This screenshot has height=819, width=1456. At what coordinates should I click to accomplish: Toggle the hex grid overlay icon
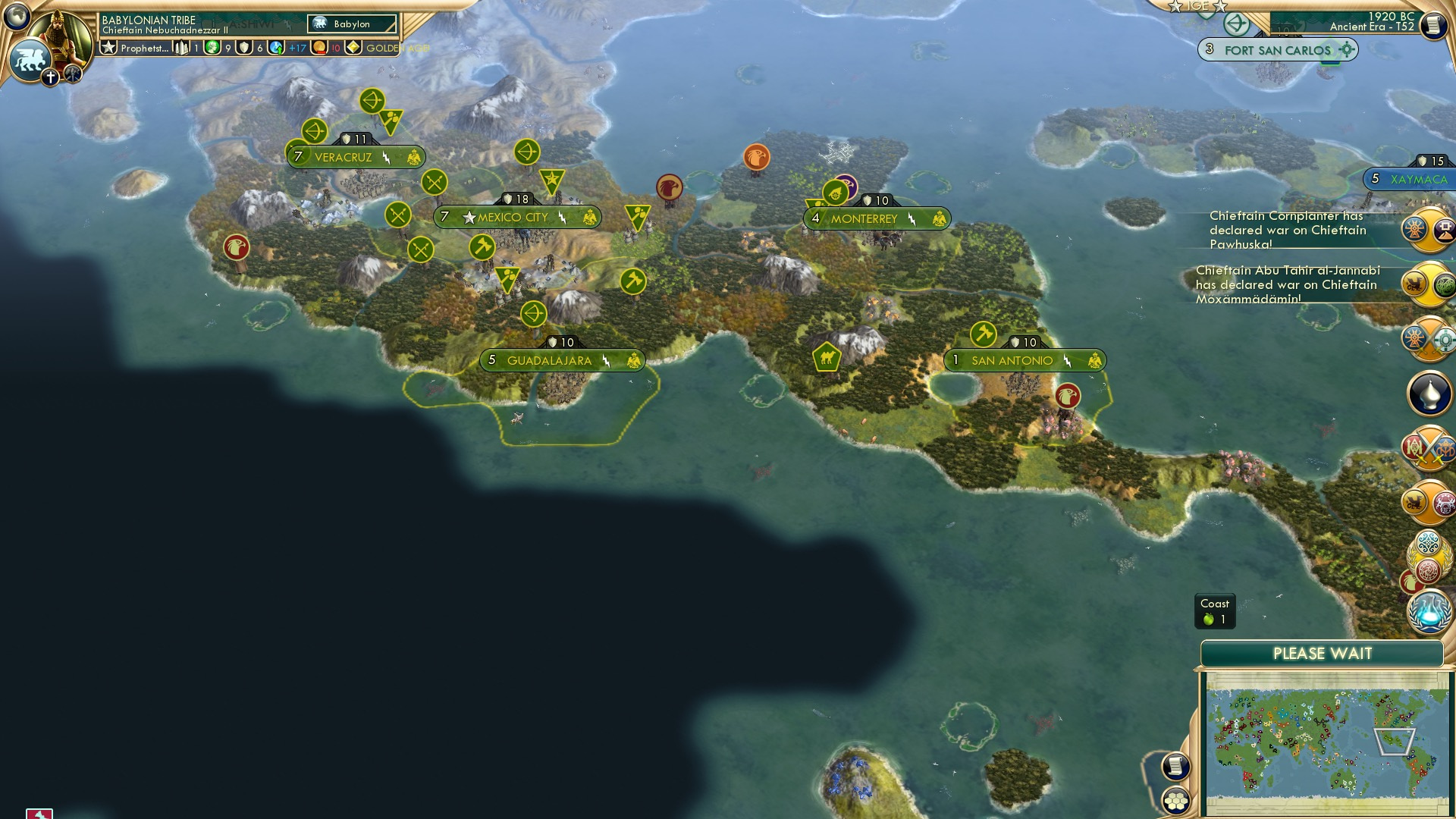pos(1175,802)
